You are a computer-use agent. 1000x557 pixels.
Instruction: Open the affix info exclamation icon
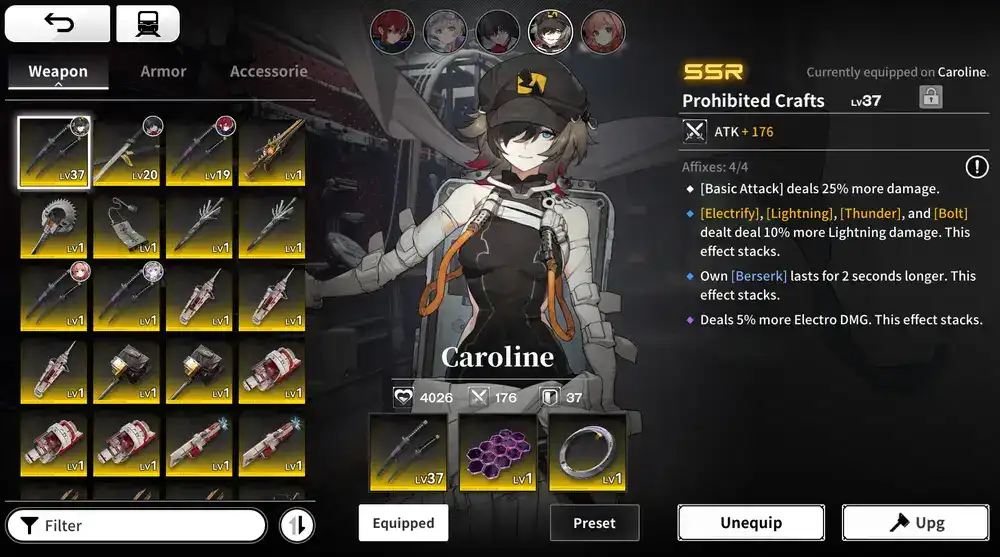coord(976,167)
